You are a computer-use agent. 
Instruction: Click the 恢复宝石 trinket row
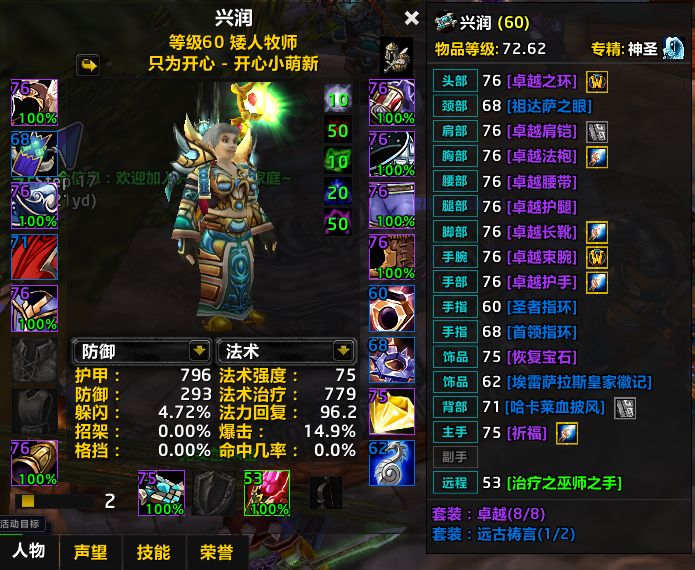(544, 357)
